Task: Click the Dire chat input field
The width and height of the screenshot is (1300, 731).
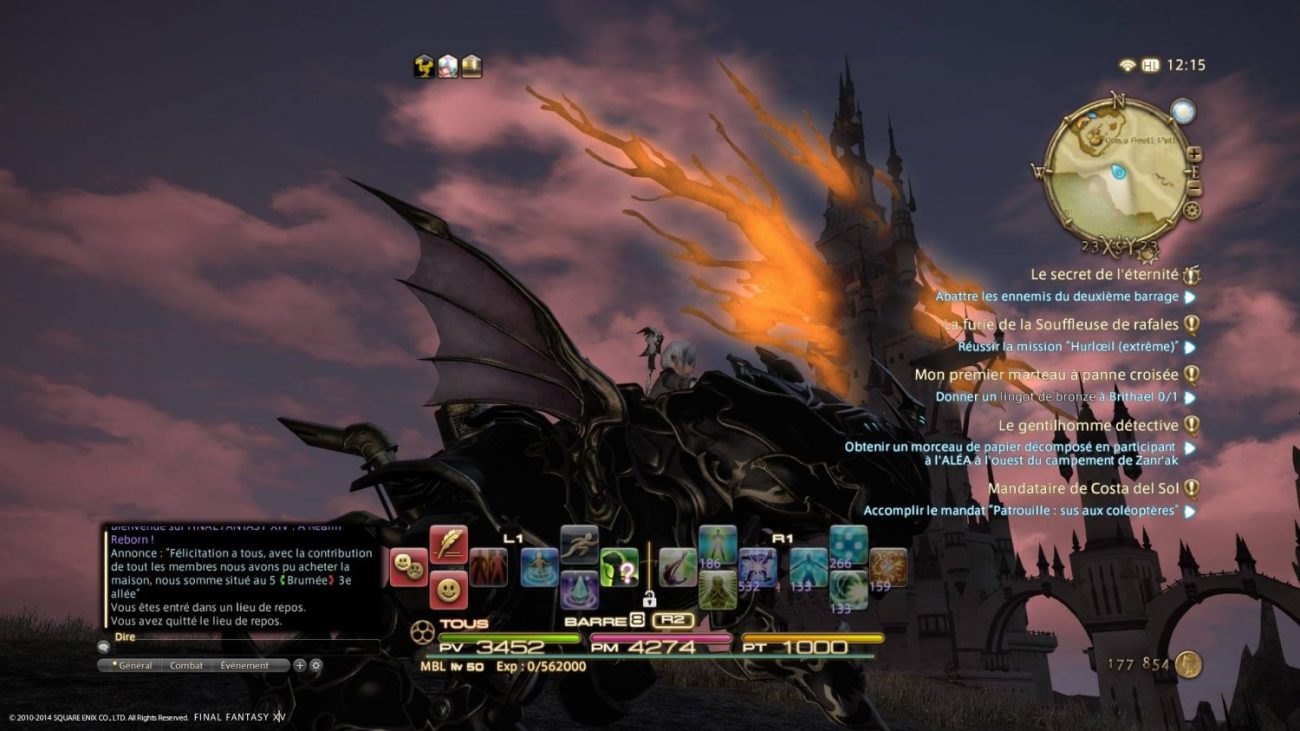Action: pyautogui.click(x=240, y=647)
